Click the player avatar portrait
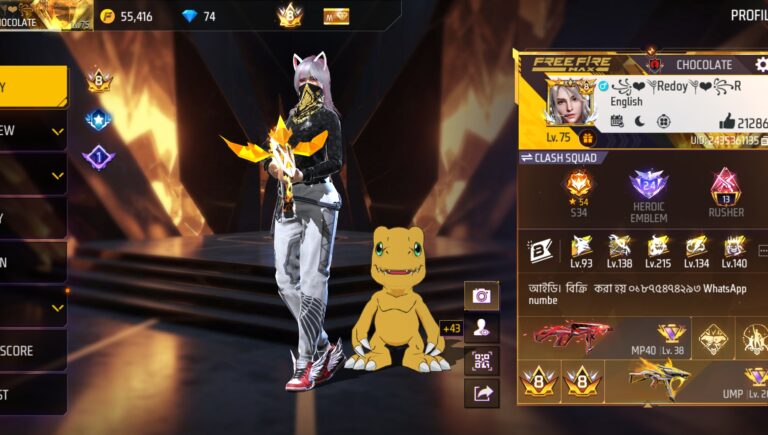This screenshot has height=435, width=768. click(x=571, y=103)
